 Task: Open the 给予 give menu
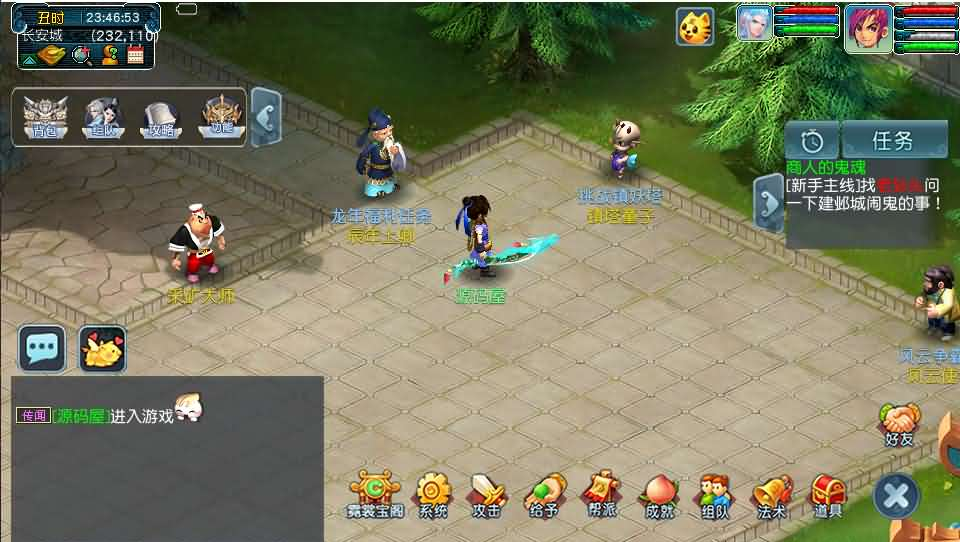544,493
